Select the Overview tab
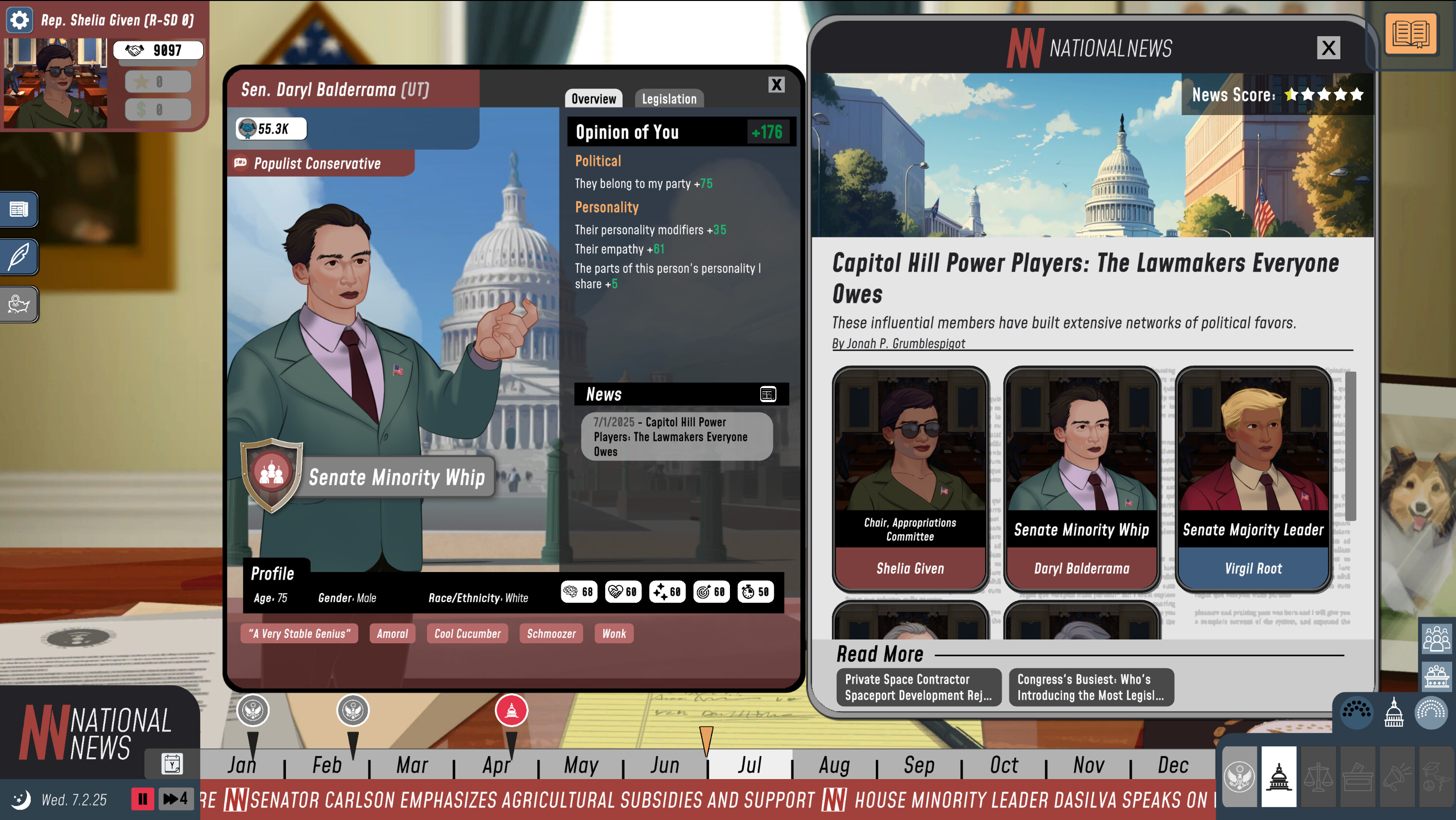Image resolution: width=1456 pixels, height=820 pixels. tap(594, 98)
